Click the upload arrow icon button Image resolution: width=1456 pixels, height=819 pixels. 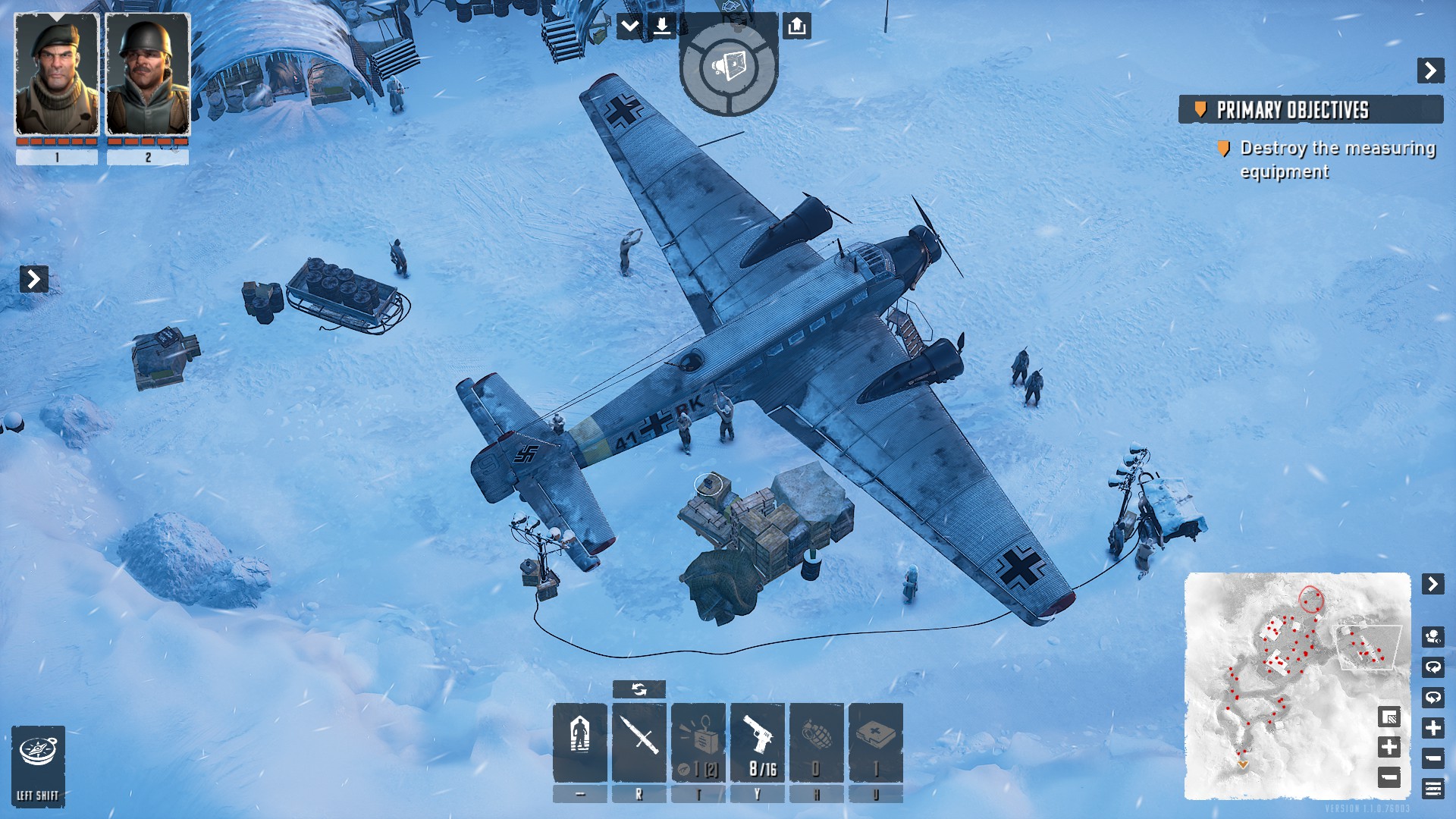pos(796,27)
